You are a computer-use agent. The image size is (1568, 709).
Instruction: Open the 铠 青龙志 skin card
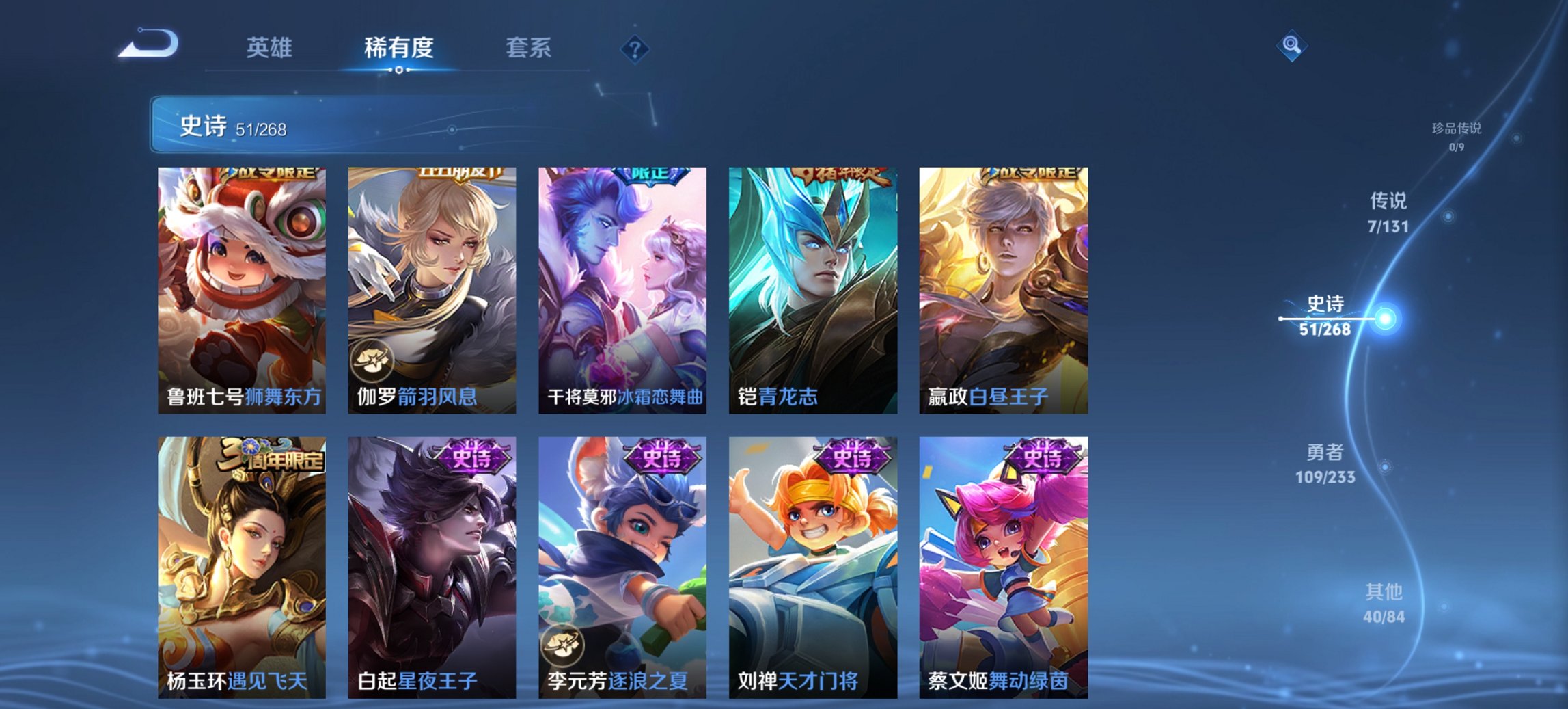coord(810,287)
